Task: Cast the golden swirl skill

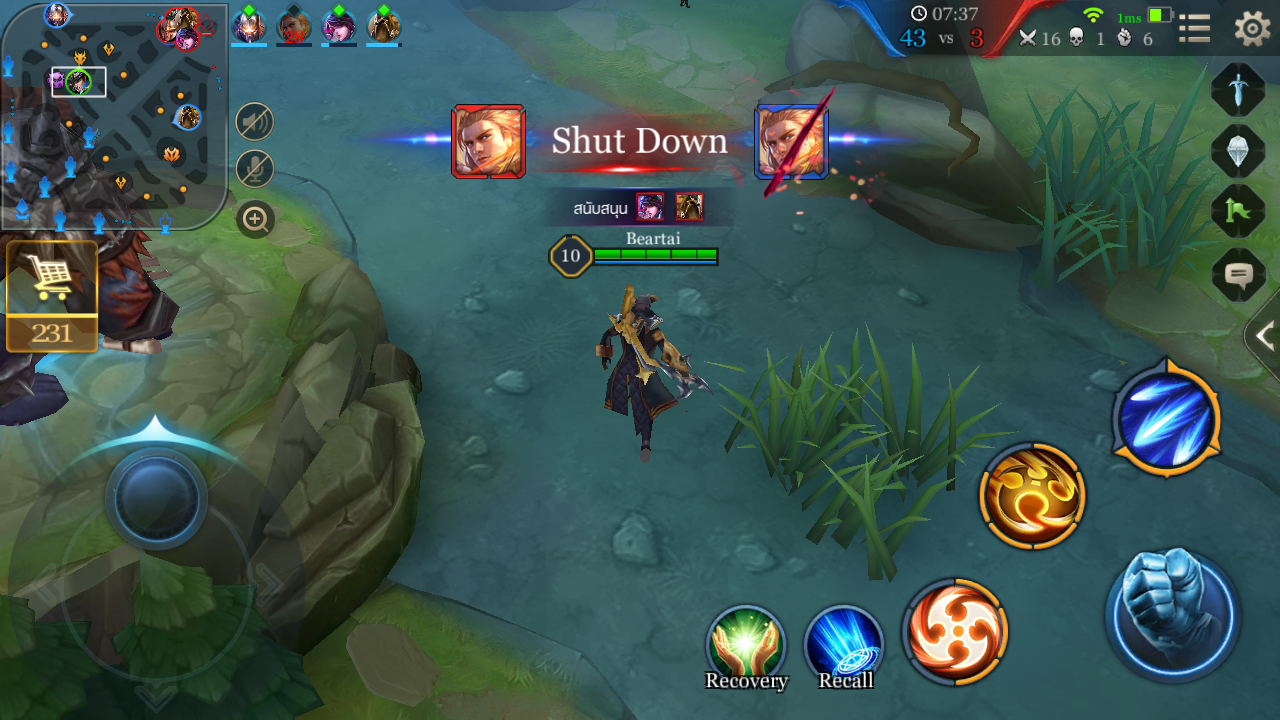Action: pyautogui.click(x=1032, y=495)
